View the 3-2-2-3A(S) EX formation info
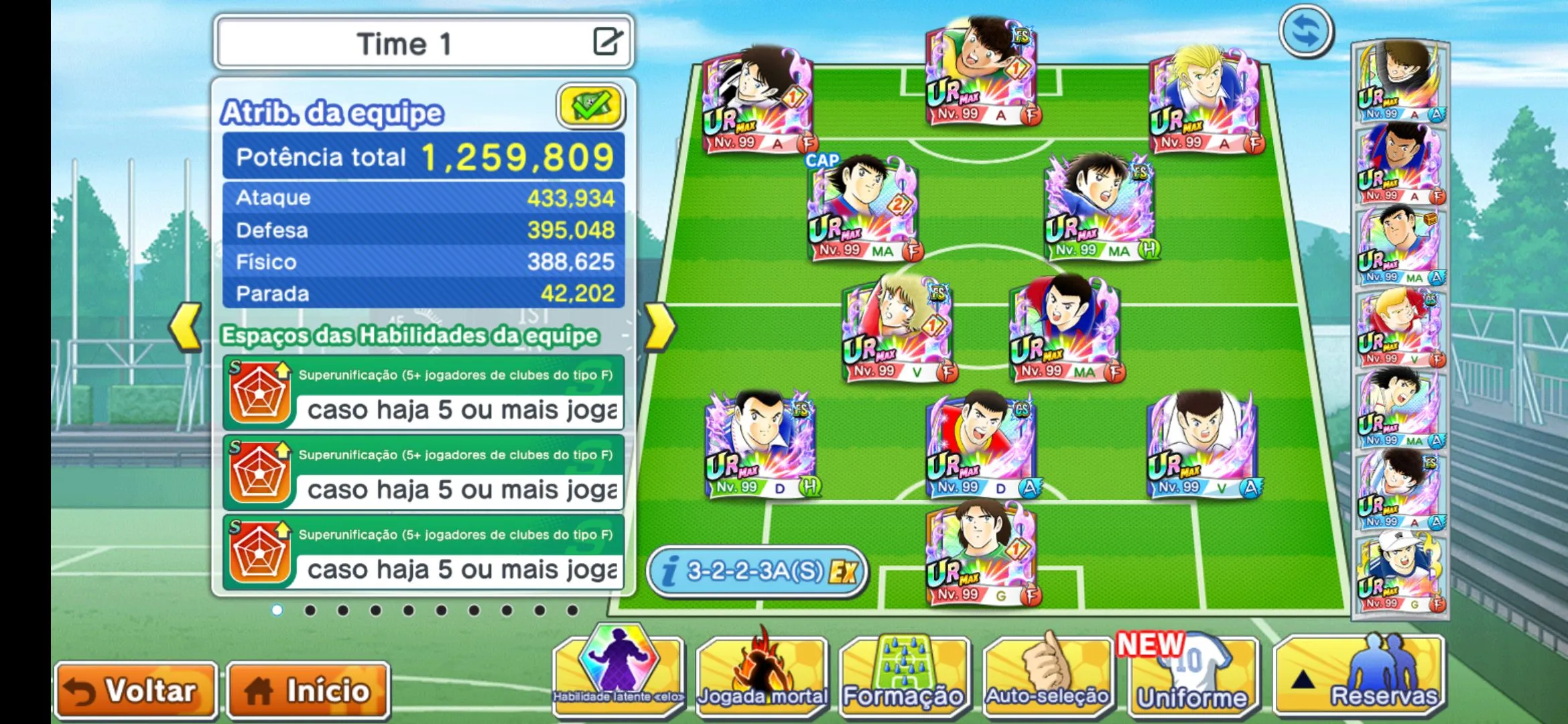Image resolution: width=1568 pixels, height=724 pixels. [x=757, y=571]
